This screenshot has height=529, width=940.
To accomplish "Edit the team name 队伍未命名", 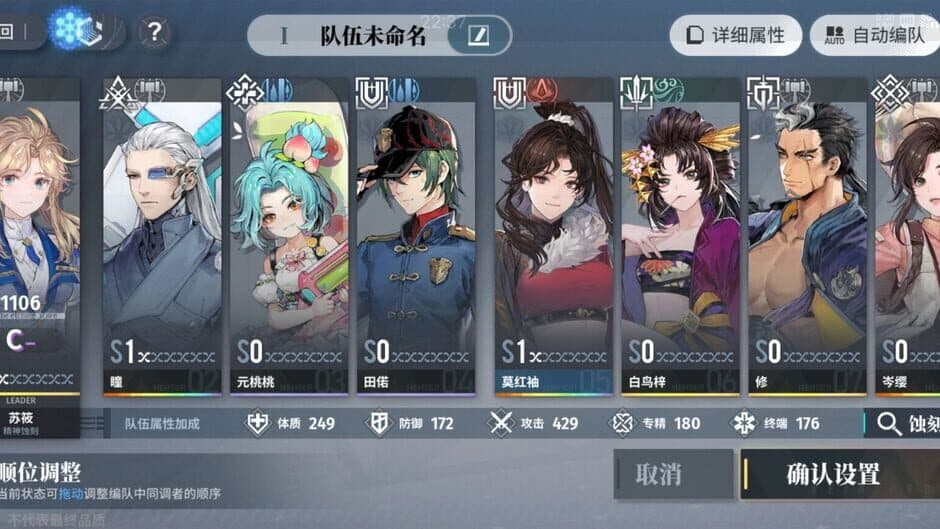I will click(480, 36).
